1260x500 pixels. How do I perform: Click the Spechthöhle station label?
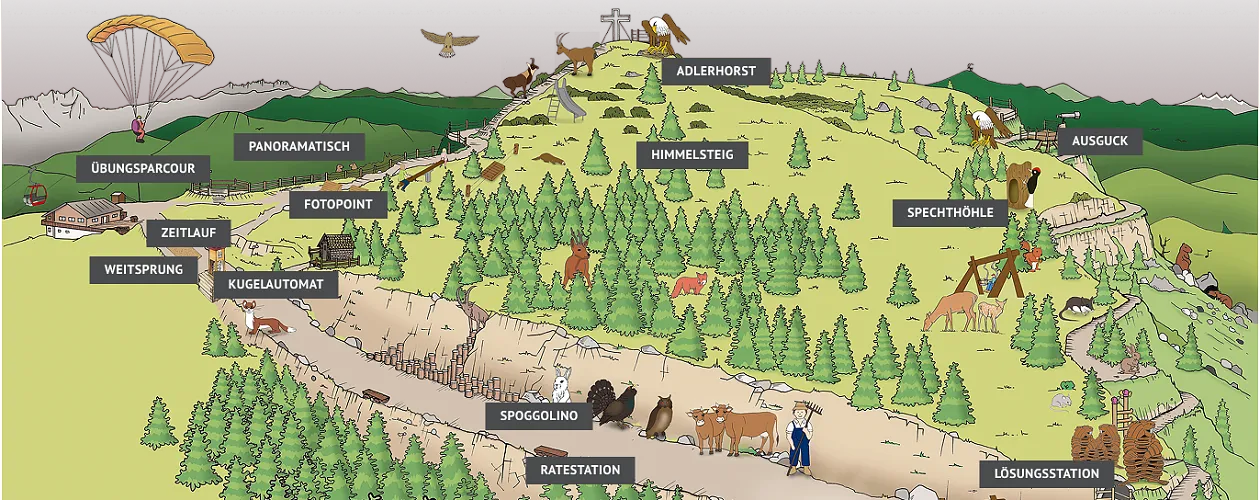950,213
